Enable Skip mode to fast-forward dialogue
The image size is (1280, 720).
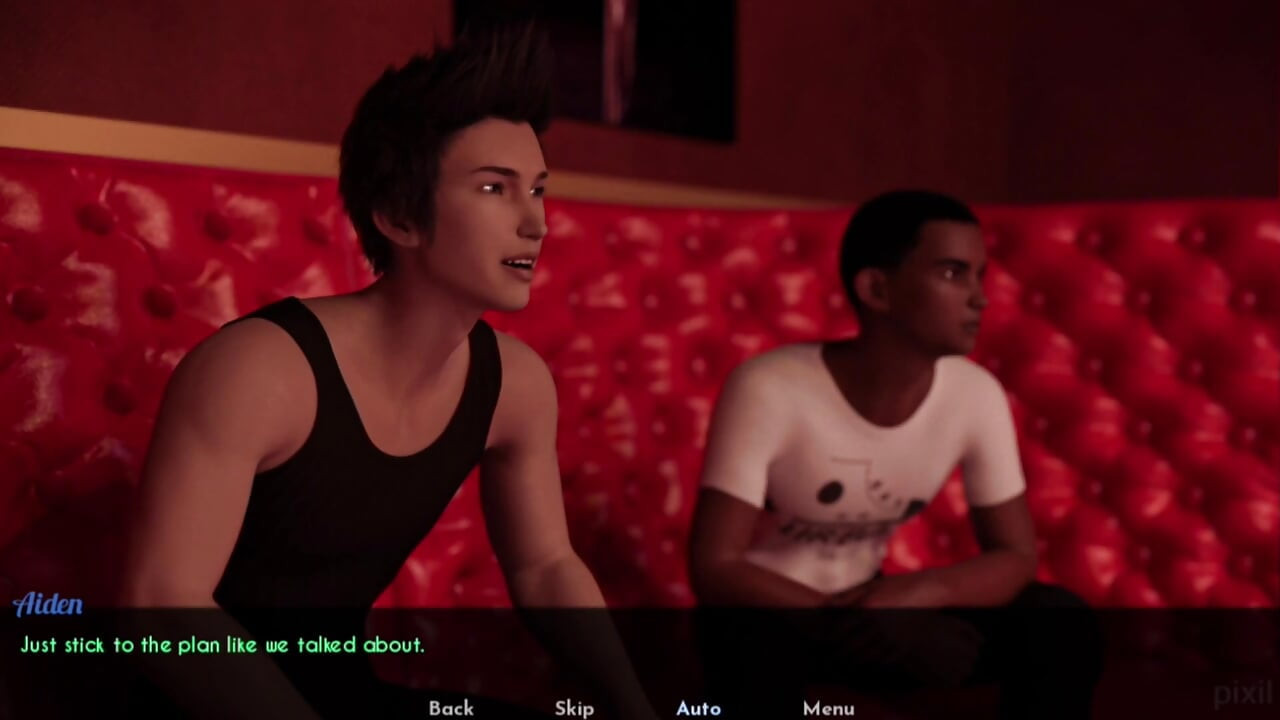tap(573, 708)
